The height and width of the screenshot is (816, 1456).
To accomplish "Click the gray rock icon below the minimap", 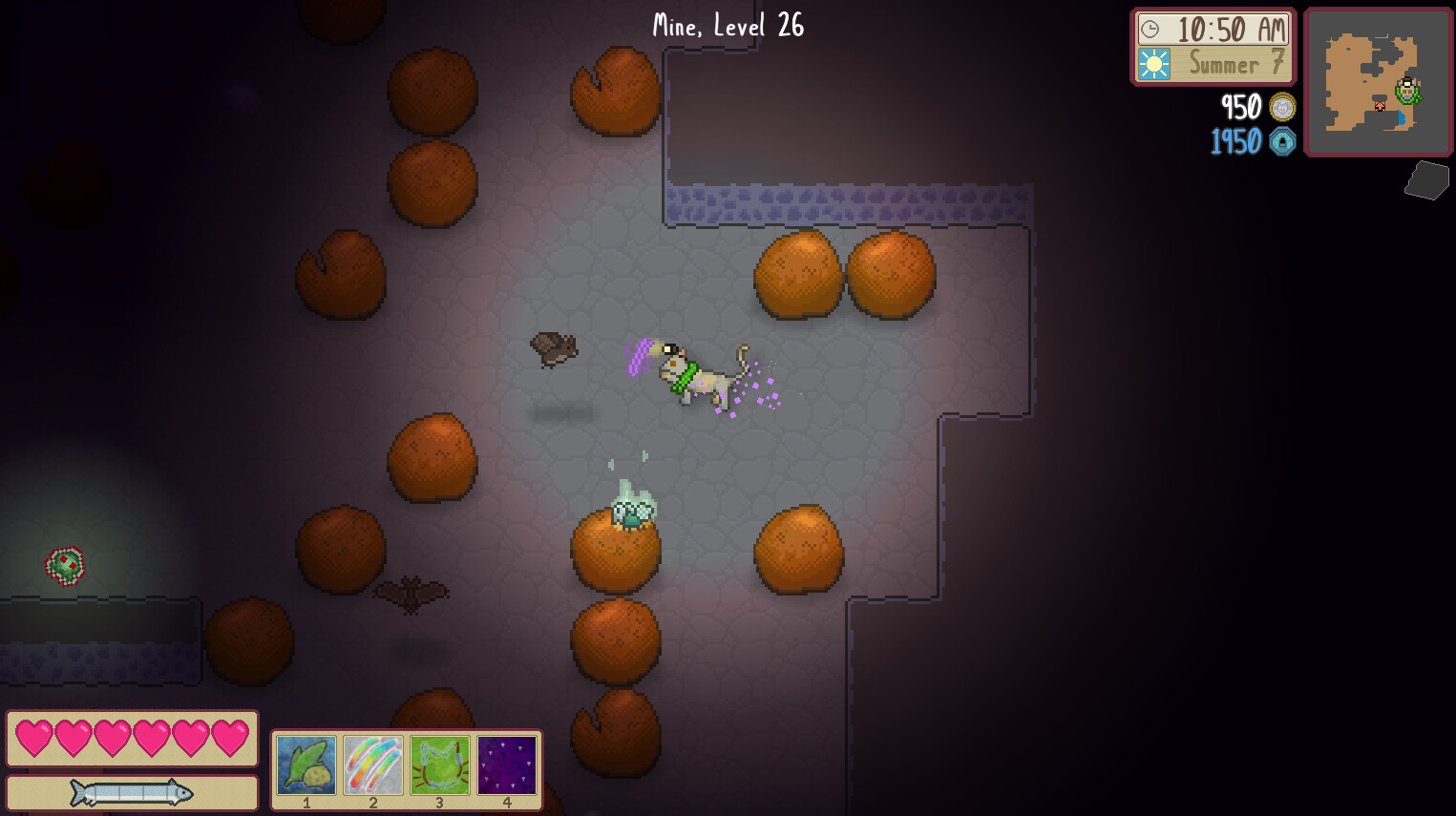I will (x=1425, y=180).
